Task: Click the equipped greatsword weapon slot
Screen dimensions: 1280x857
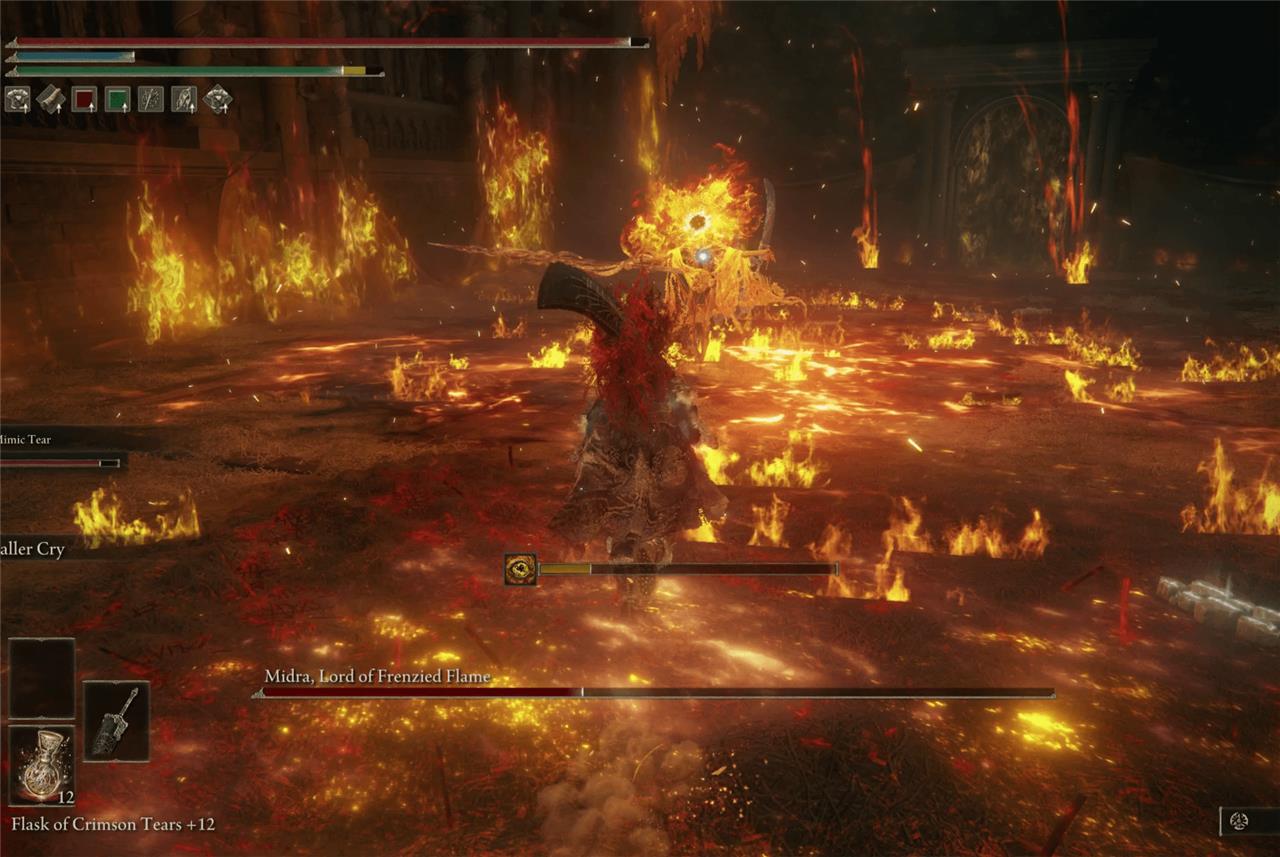Action: coord(116,721)
